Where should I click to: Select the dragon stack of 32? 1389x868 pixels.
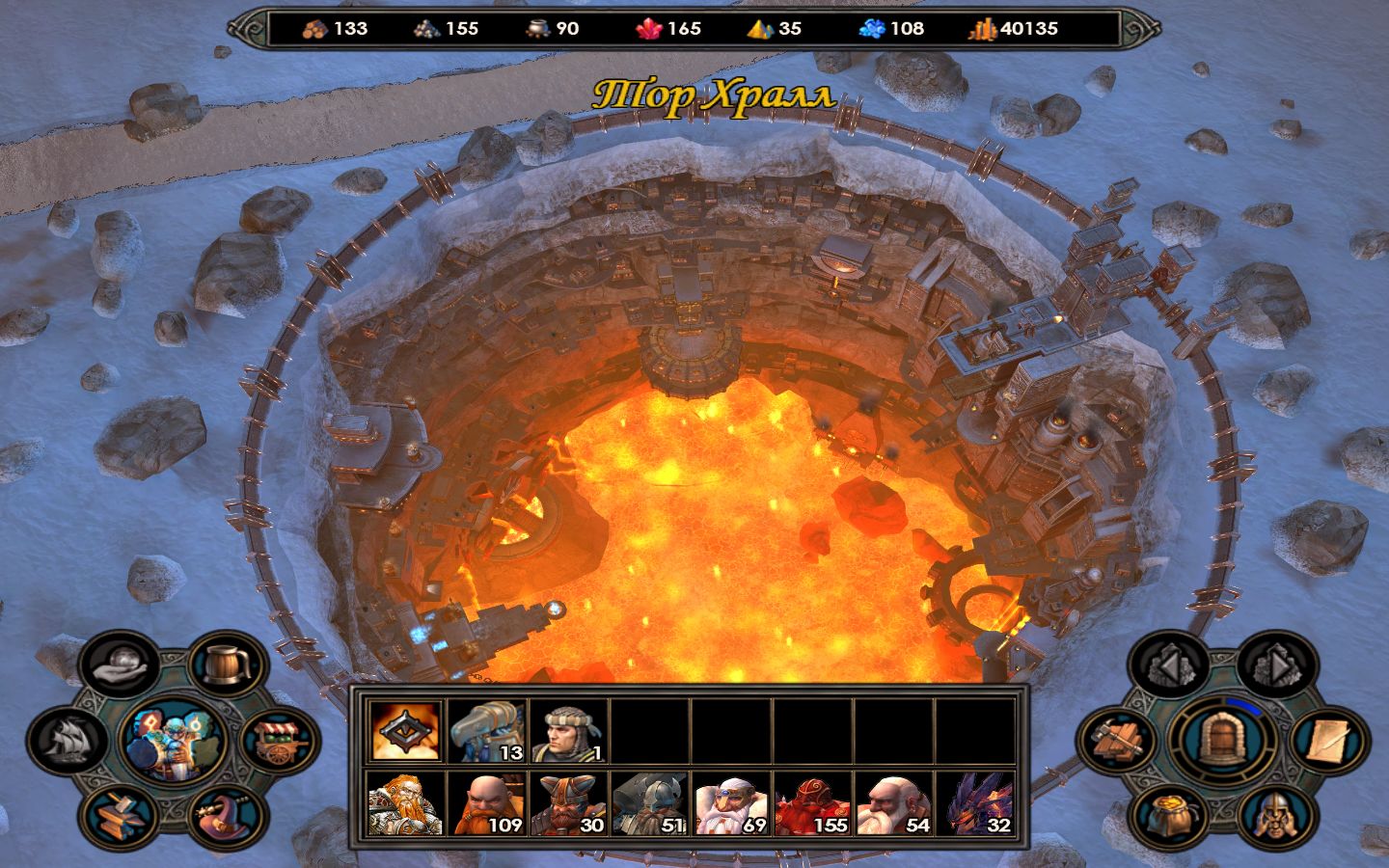click(x=975, y=804)
